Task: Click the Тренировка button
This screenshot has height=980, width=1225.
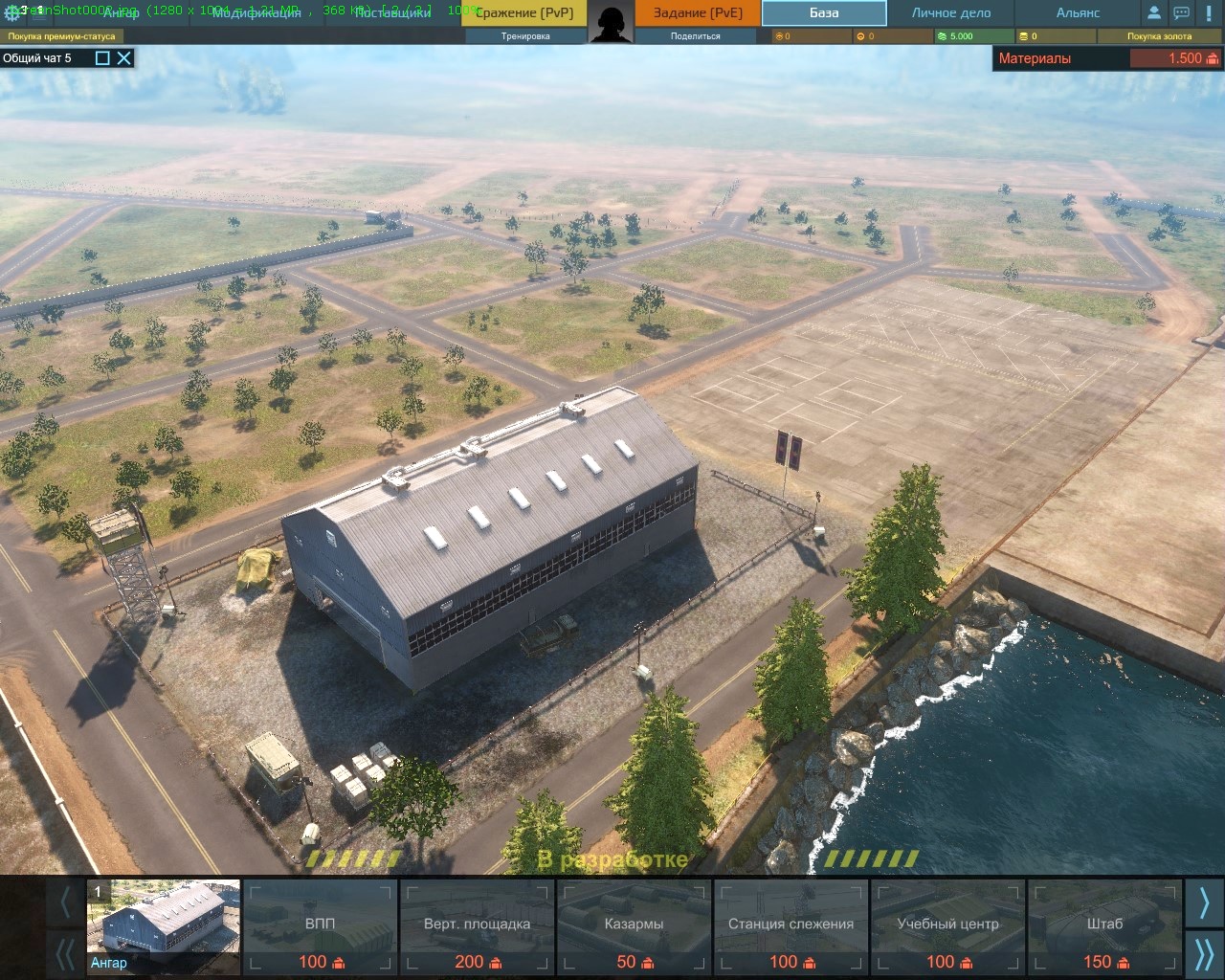Action: point(524,36)
